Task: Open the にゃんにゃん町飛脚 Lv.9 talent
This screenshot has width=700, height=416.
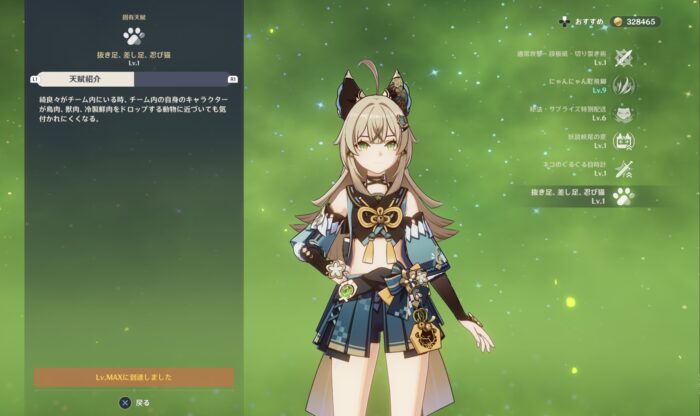Action: click(x=624, y=85)
